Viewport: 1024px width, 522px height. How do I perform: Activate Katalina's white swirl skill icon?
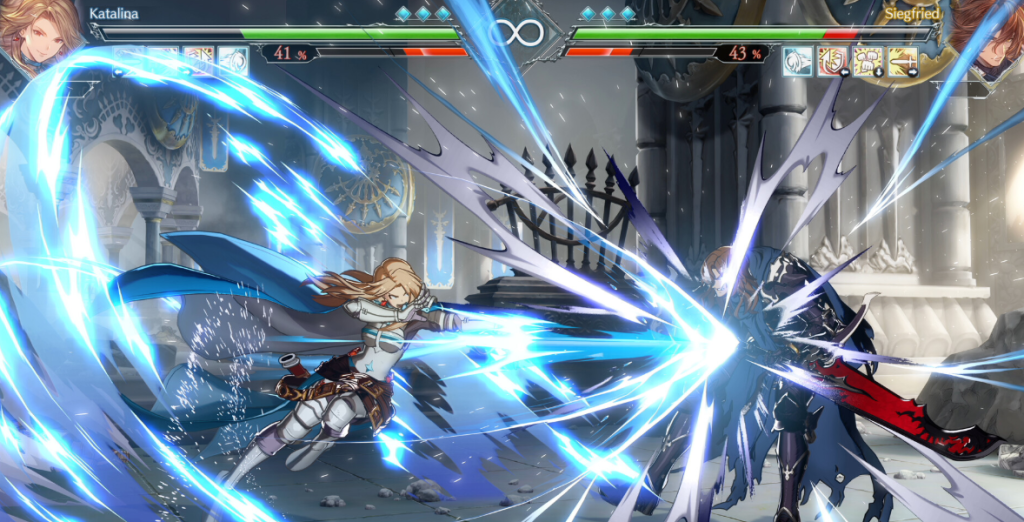[x=233, y=59]
